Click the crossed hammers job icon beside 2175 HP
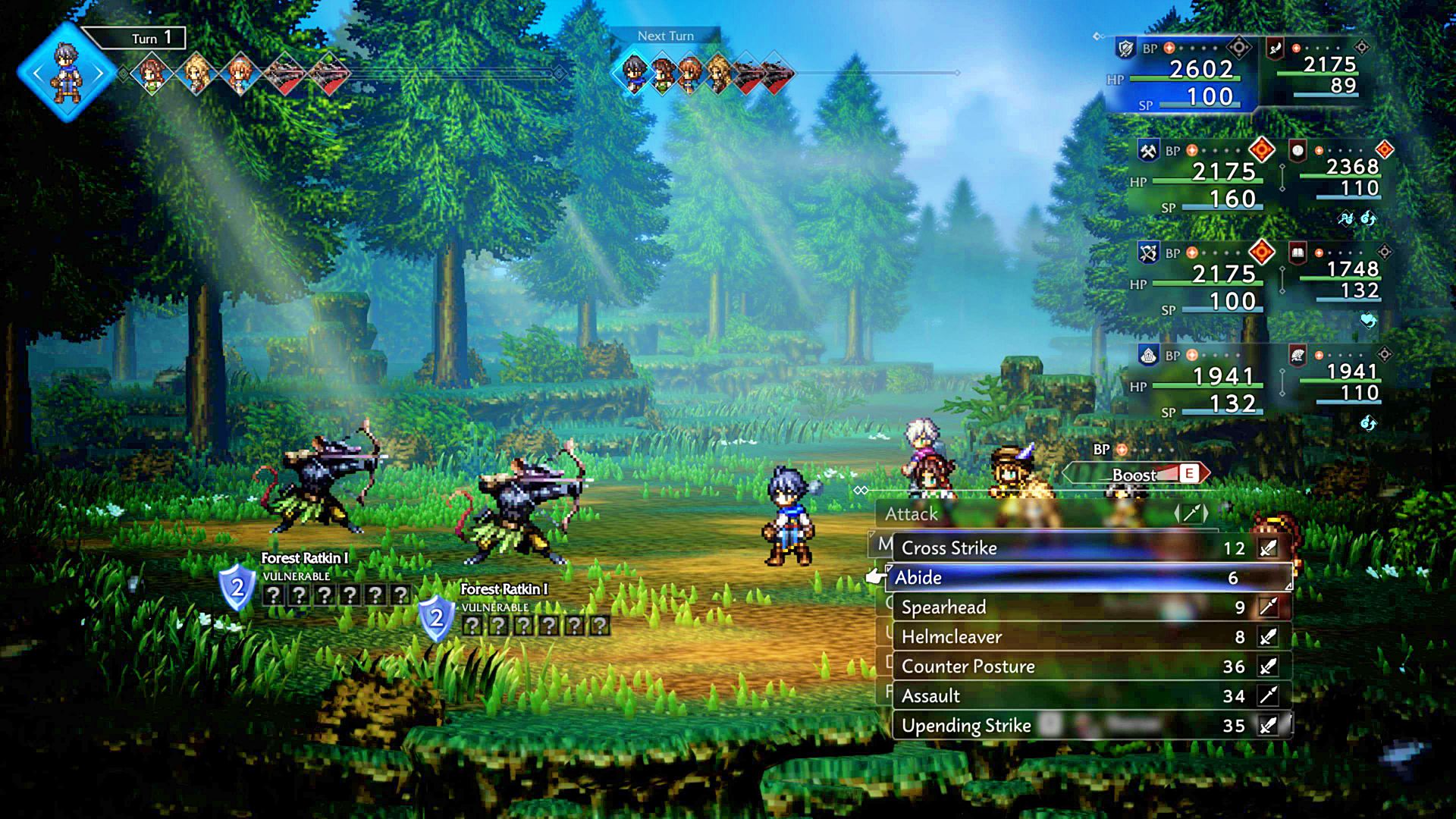This screenshot has height=819, width=1456. point(1148,149)
